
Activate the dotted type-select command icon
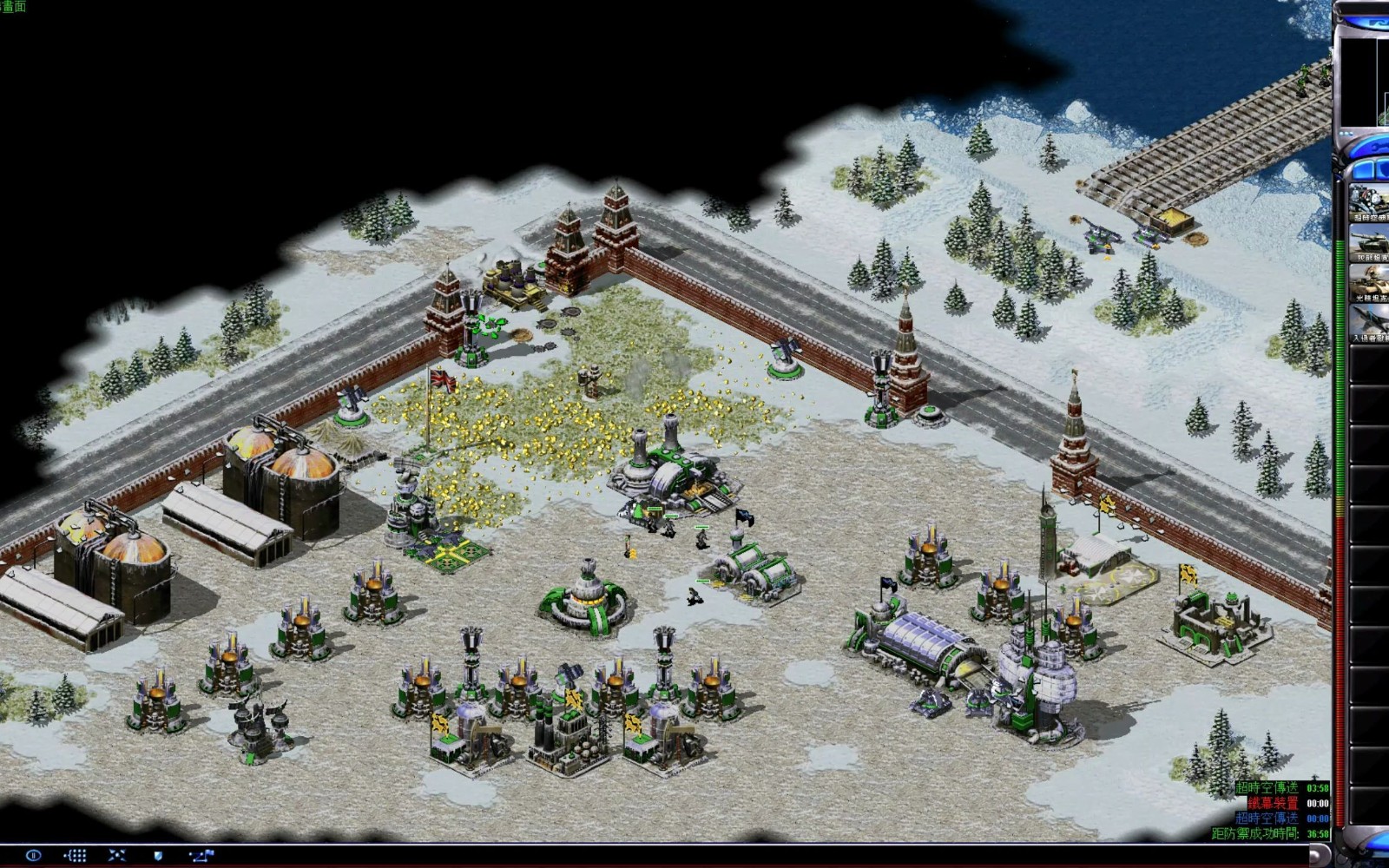75,855
